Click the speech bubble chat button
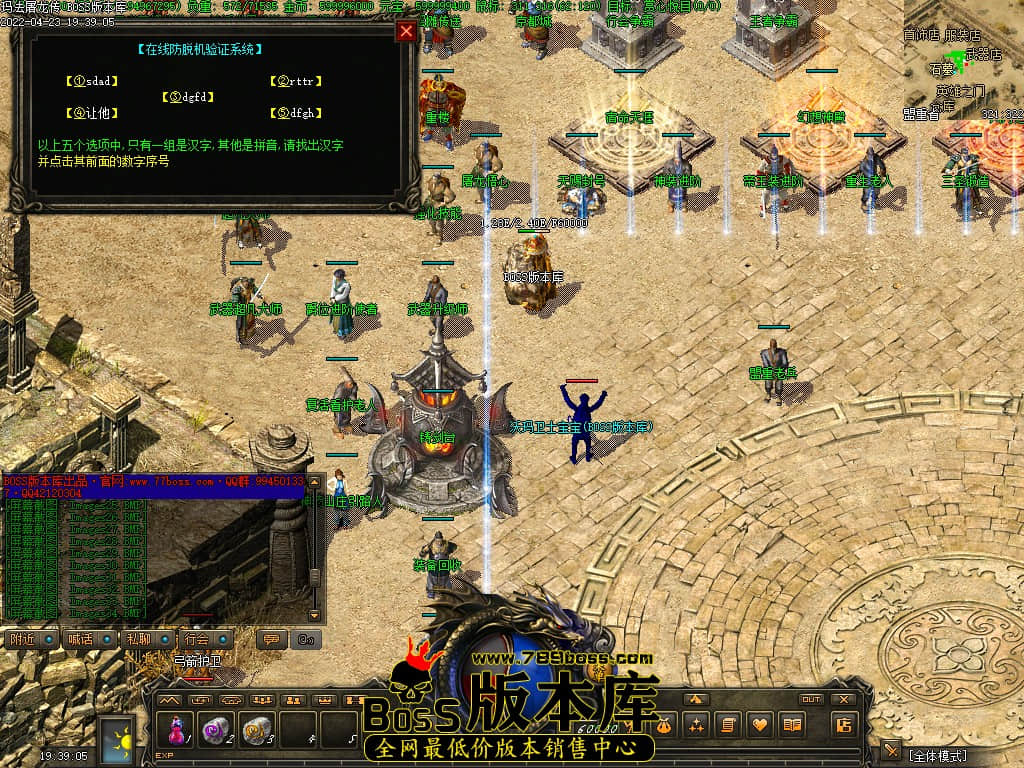Screen dimensions: 1024x768 coord(269,639)
